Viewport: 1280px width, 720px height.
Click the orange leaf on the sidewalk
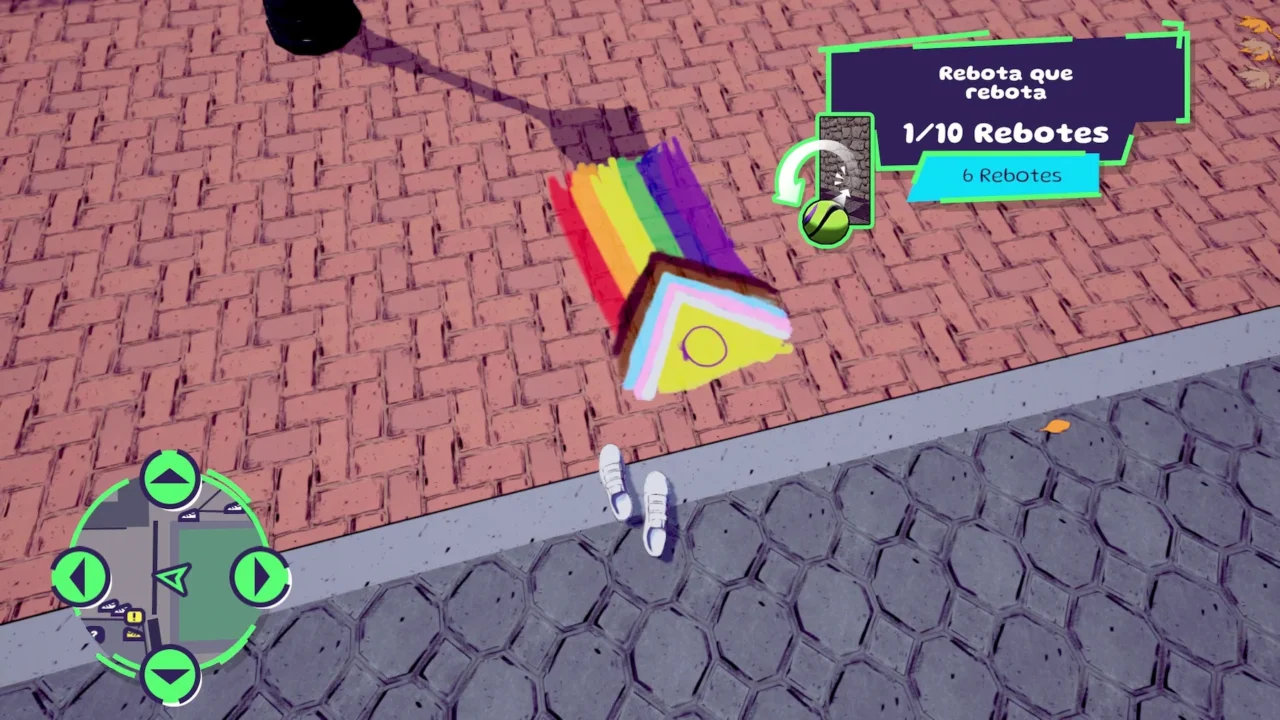click(x=1057, y=425)
